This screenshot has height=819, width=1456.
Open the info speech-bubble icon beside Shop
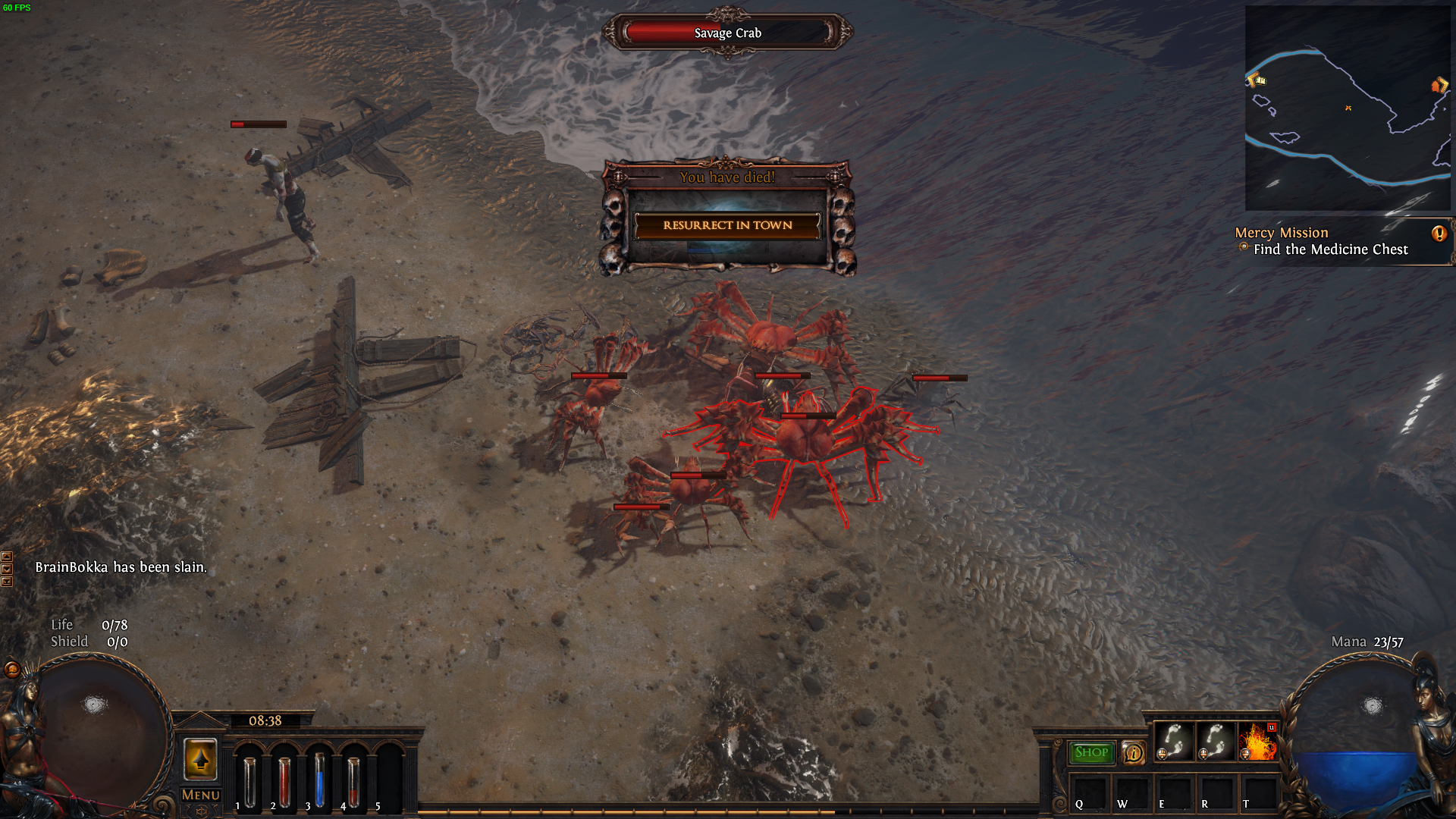(1134, 753)
